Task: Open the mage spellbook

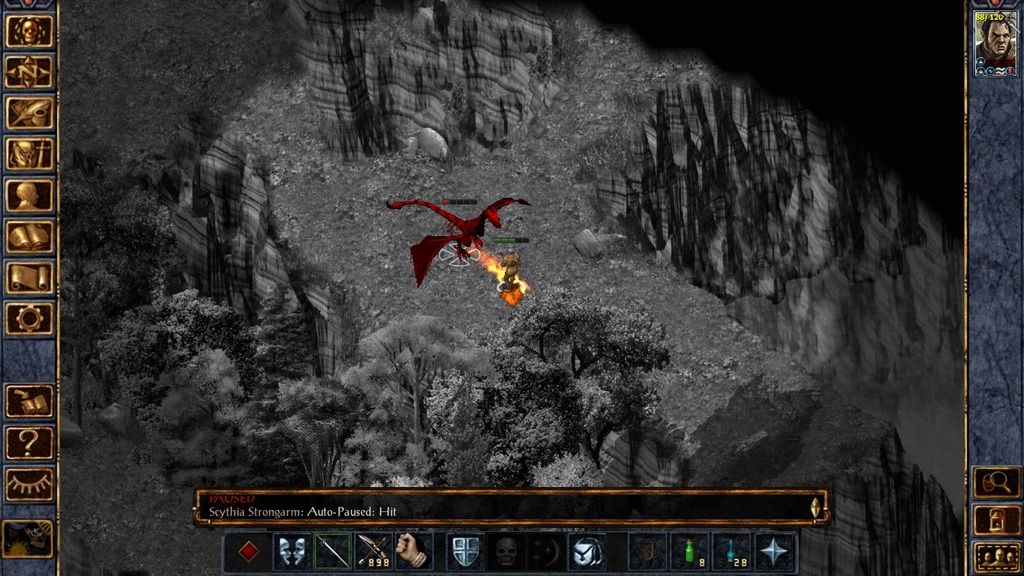Action: [x=29, y=236]
